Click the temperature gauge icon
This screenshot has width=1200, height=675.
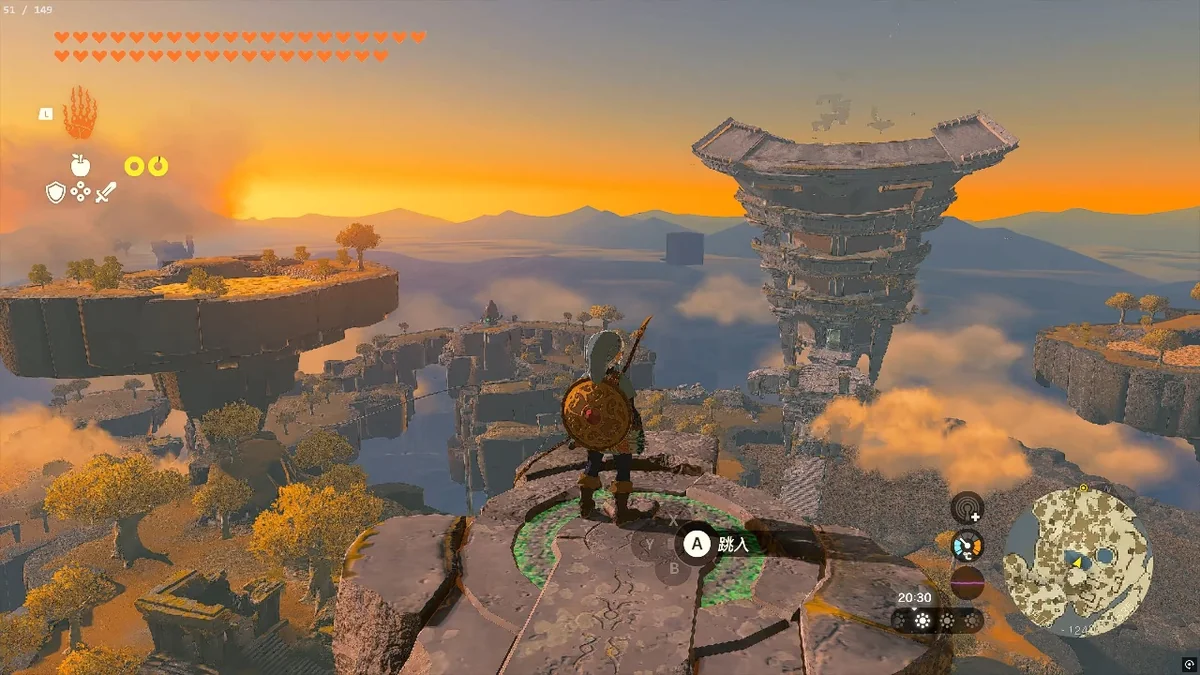click(x=967, y=545)
